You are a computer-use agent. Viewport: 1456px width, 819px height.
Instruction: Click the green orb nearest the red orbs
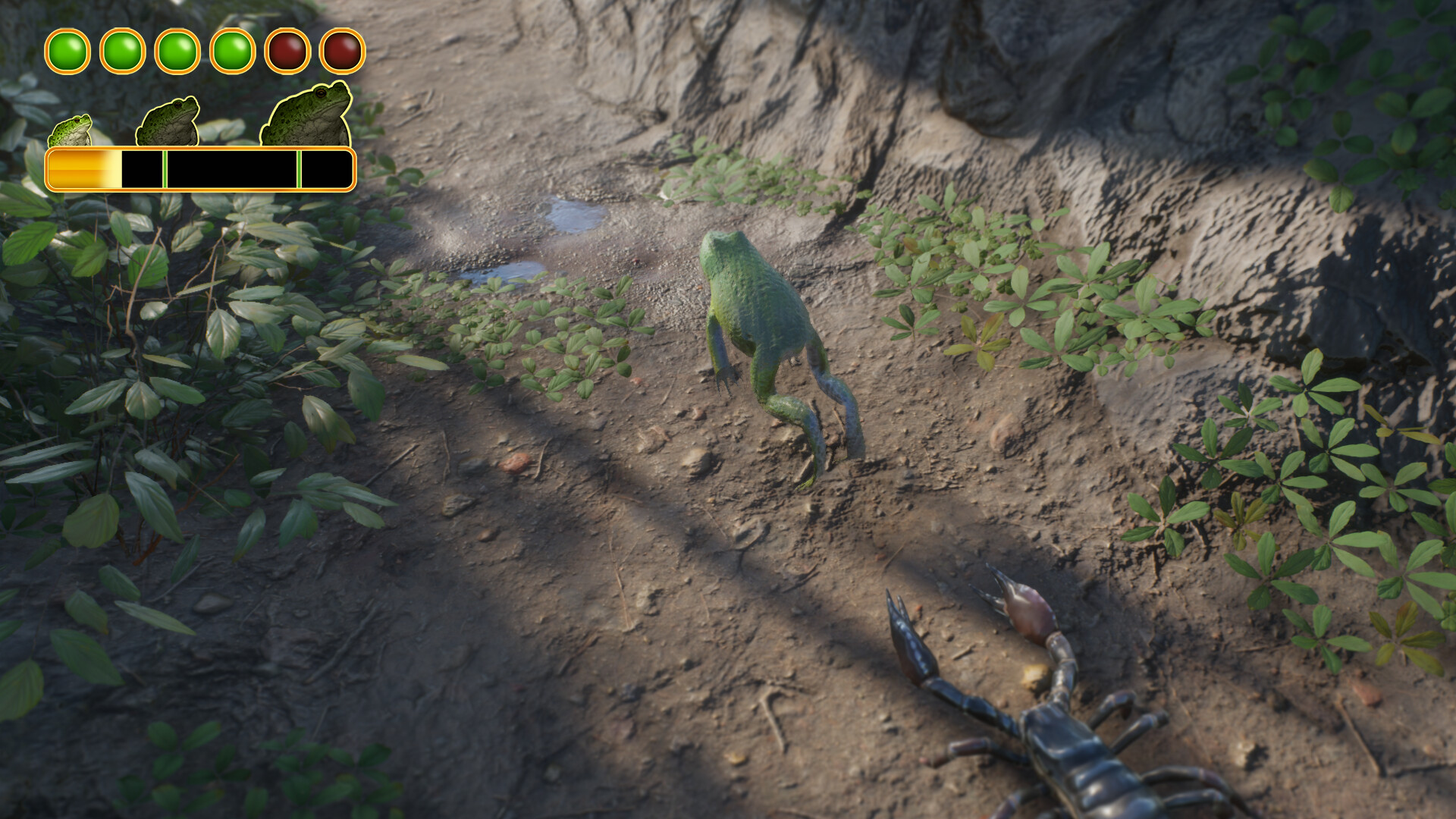click(x=231, y=51)
